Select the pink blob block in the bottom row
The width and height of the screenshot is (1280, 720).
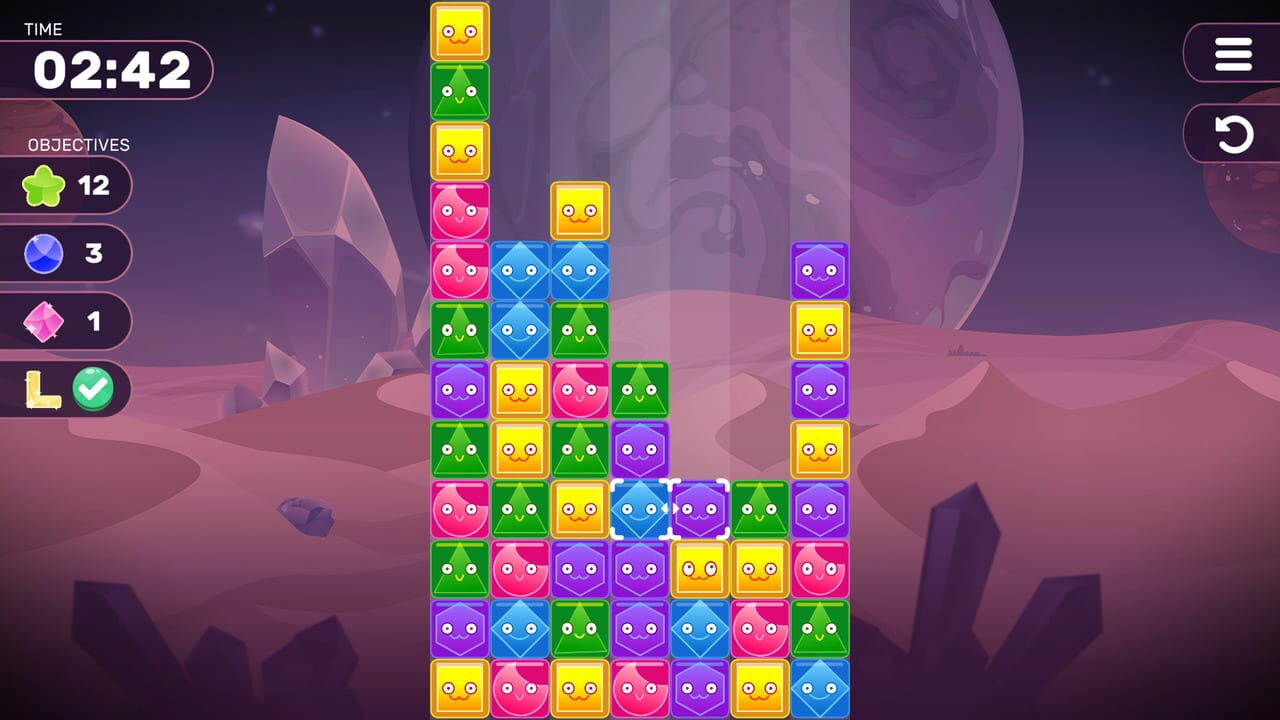point(519,689)
